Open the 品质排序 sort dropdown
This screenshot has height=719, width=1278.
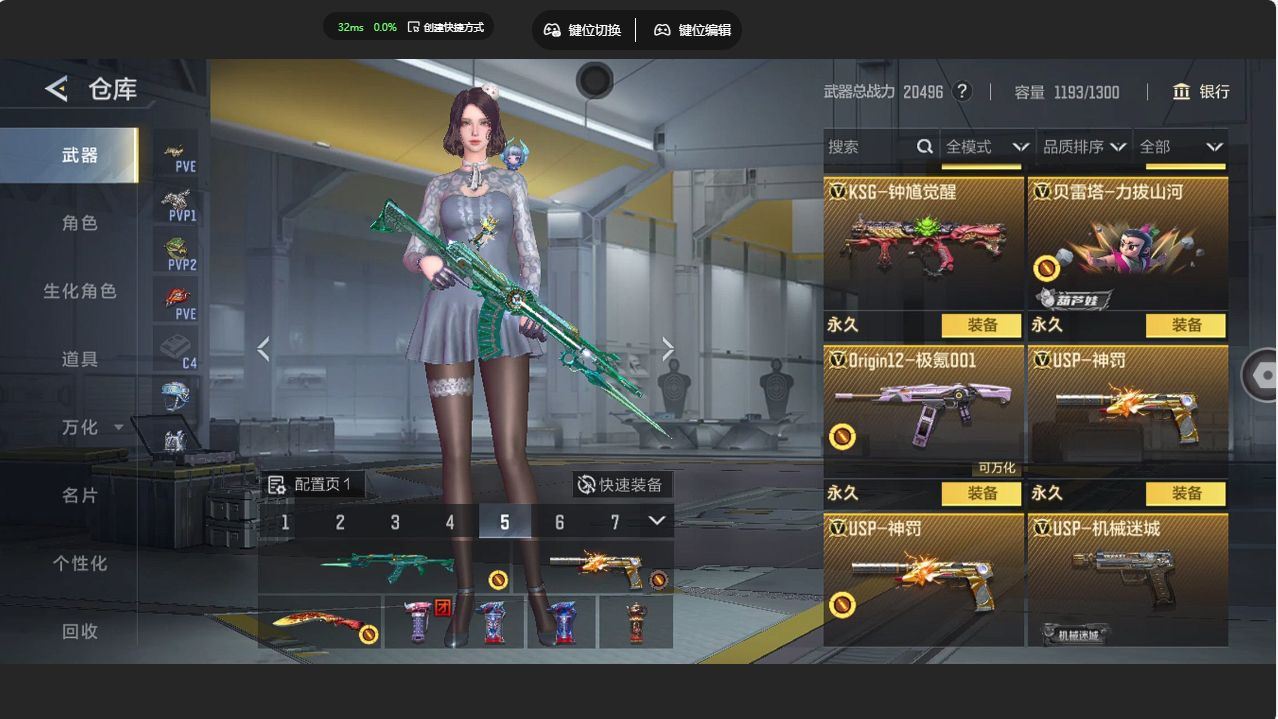[x=1084, y=147]
